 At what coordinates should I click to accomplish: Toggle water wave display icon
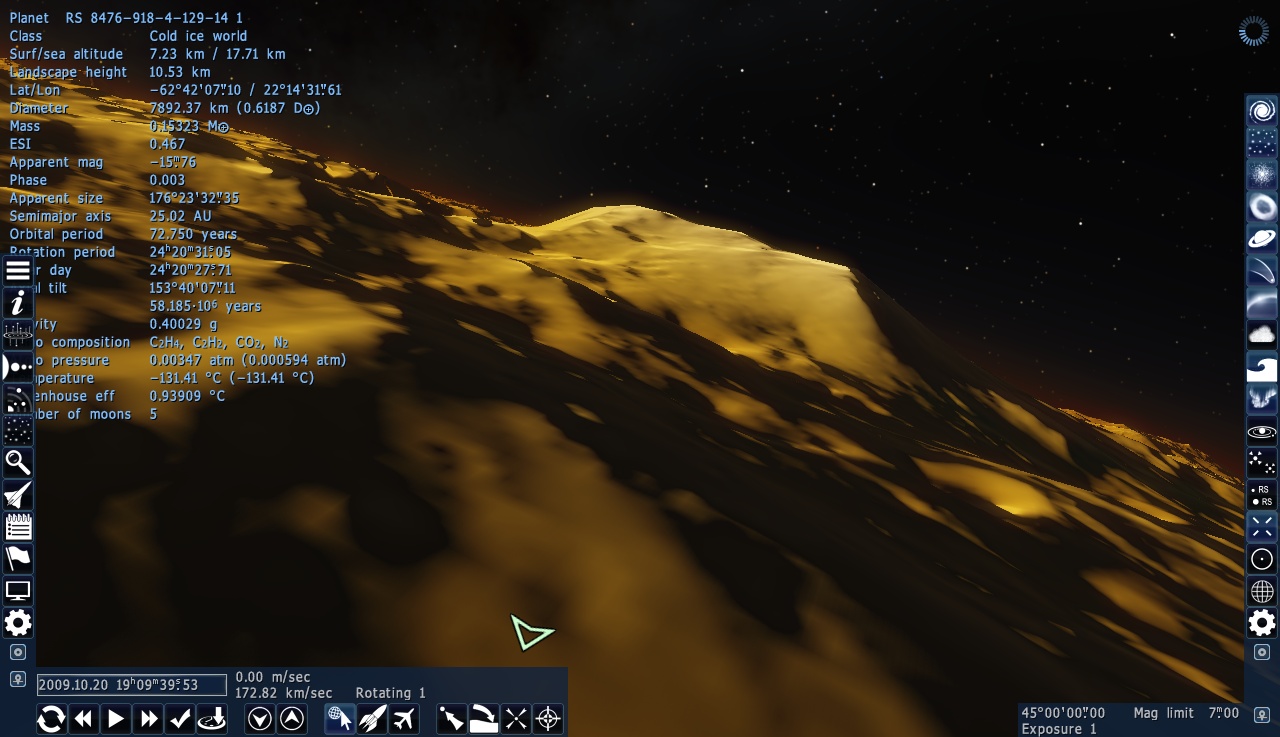(1262, 367)
